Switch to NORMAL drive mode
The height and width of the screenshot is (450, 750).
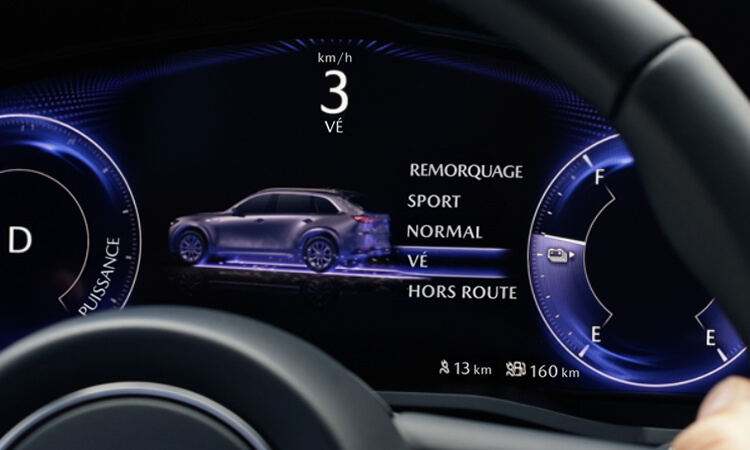[x=444, y=231]
